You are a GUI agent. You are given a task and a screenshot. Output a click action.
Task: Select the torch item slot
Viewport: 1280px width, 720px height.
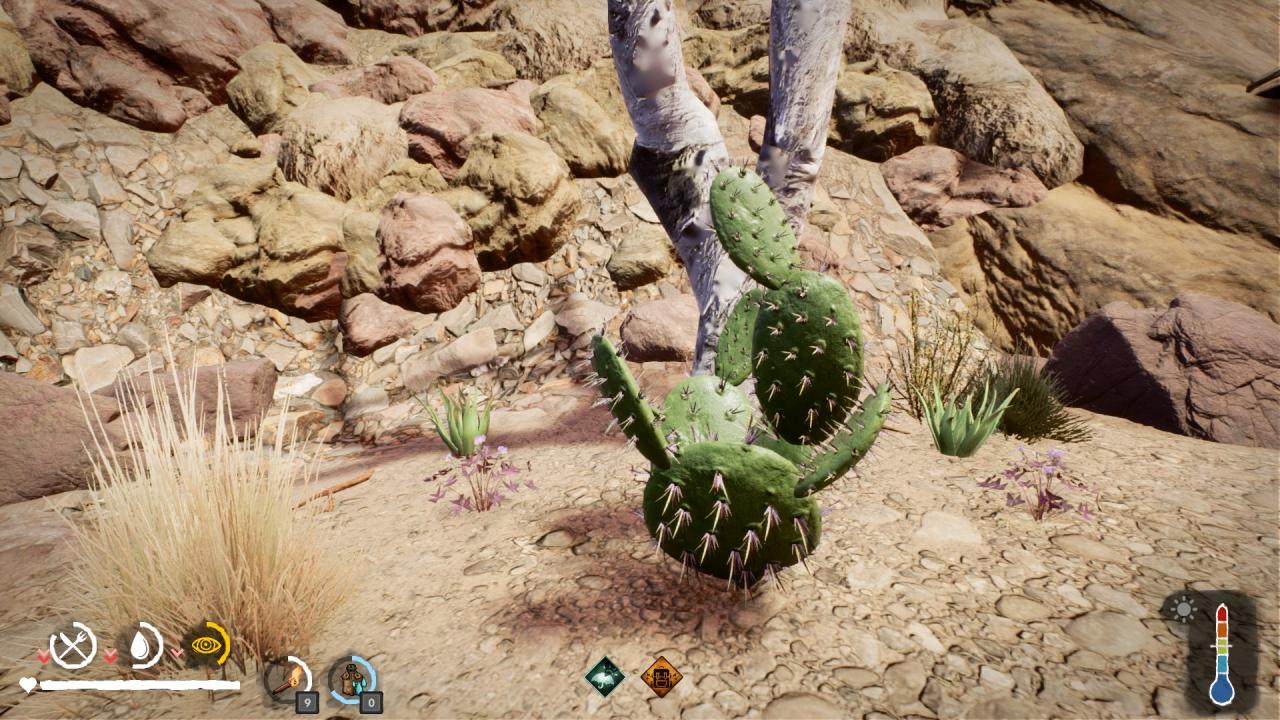pos(287,680)
